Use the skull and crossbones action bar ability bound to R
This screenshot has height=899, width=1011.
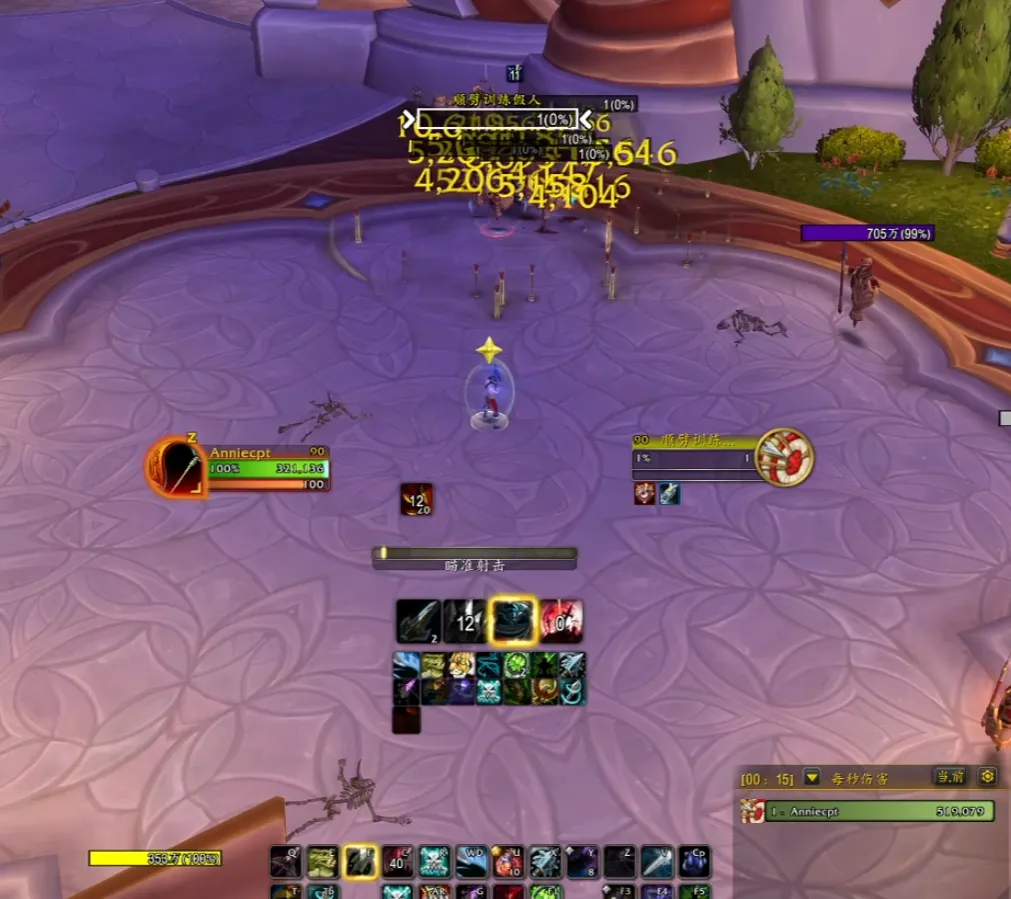tap(434, 861)
